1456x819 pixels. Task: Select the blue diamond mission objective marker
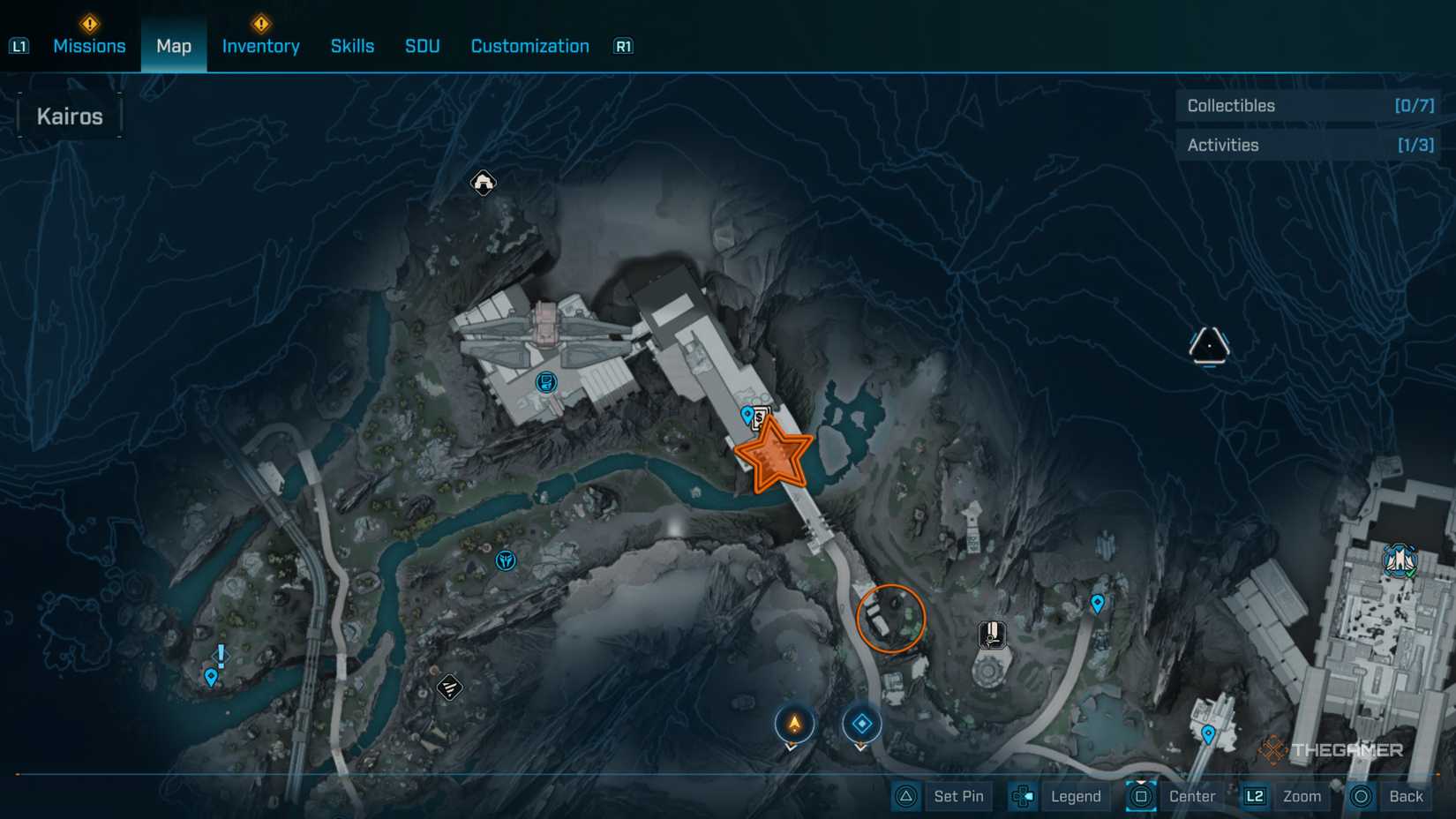tap(862, 723)
